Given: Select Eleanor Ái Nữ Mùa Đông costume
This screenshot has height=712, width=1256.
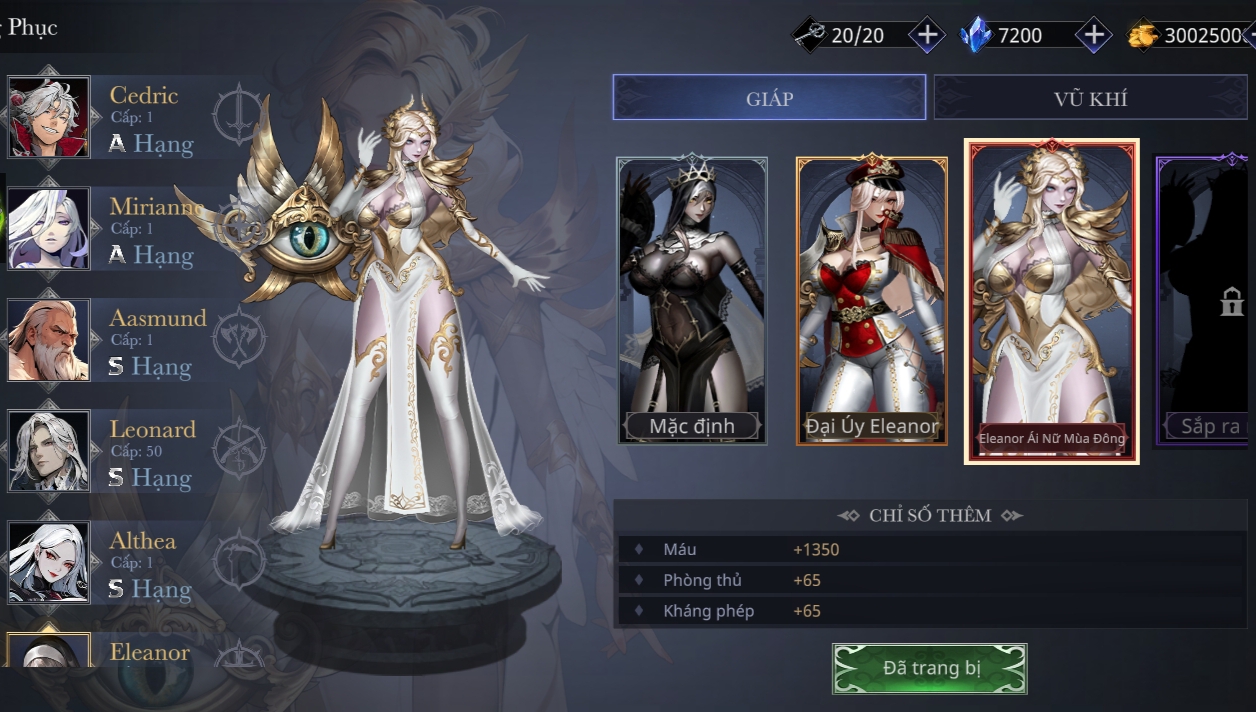Looking at the screenshot, I should [1051, 300].
